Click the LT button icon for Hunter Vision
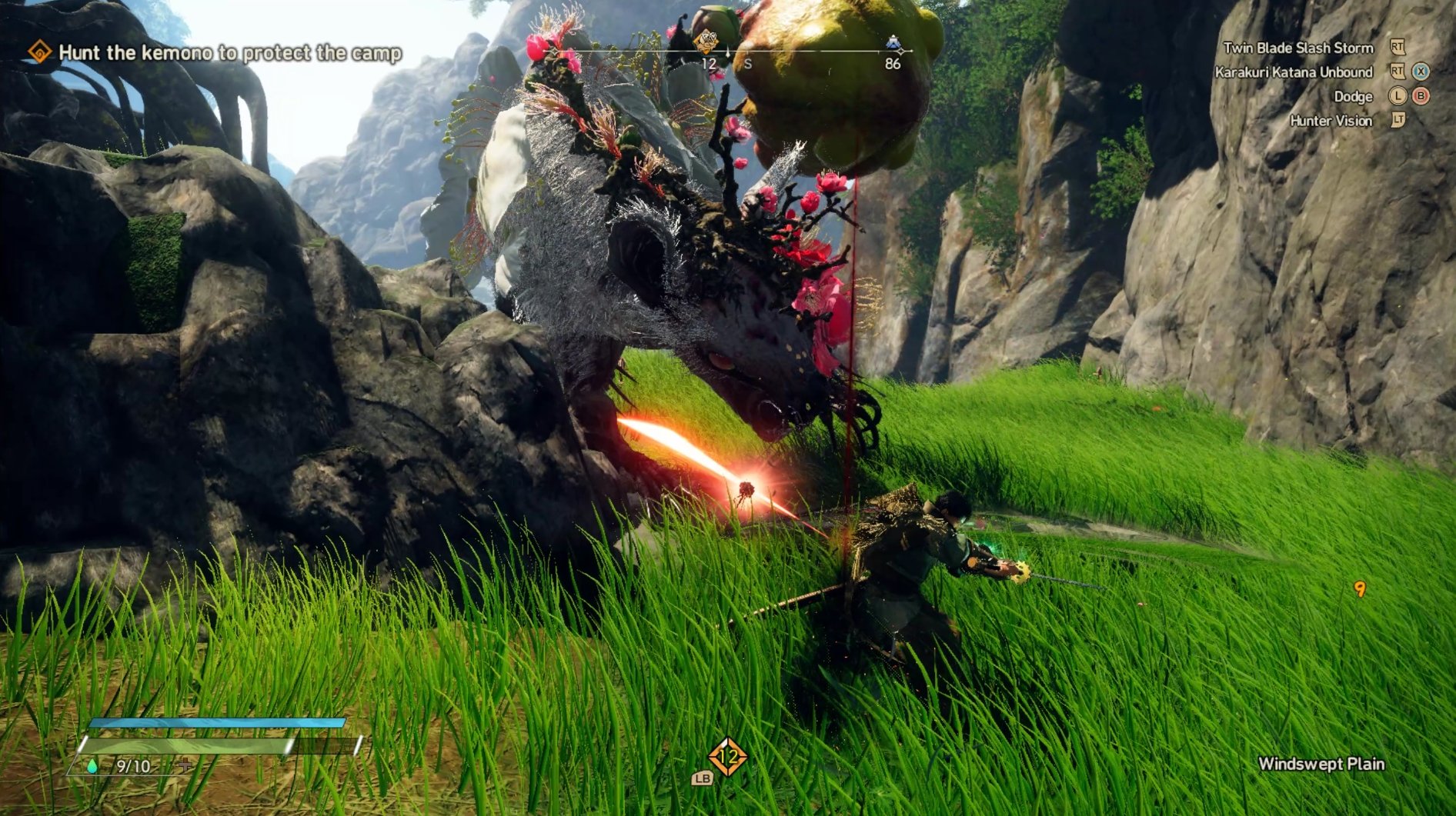The height and width of the screenshot is (816, 1456). click(x=1397, y=121)
